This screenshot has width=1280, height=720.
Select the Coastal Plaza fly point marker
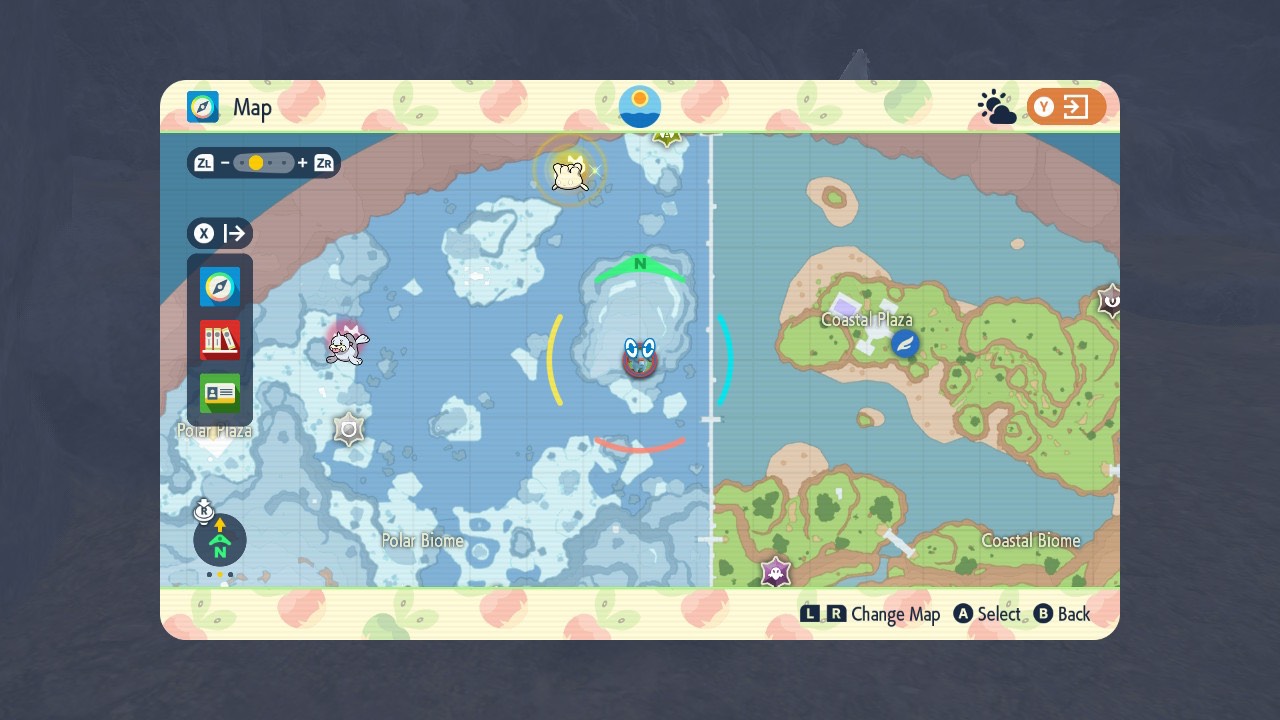(x=905, y=344)
